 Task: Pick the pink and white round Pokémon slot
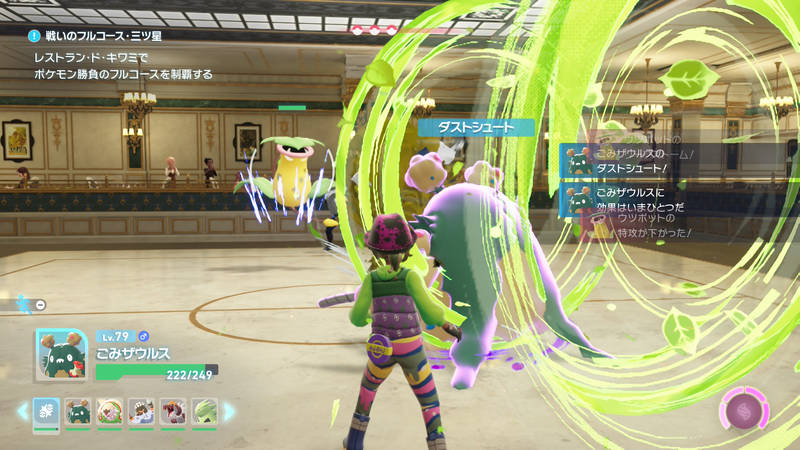tap(108, 410)
